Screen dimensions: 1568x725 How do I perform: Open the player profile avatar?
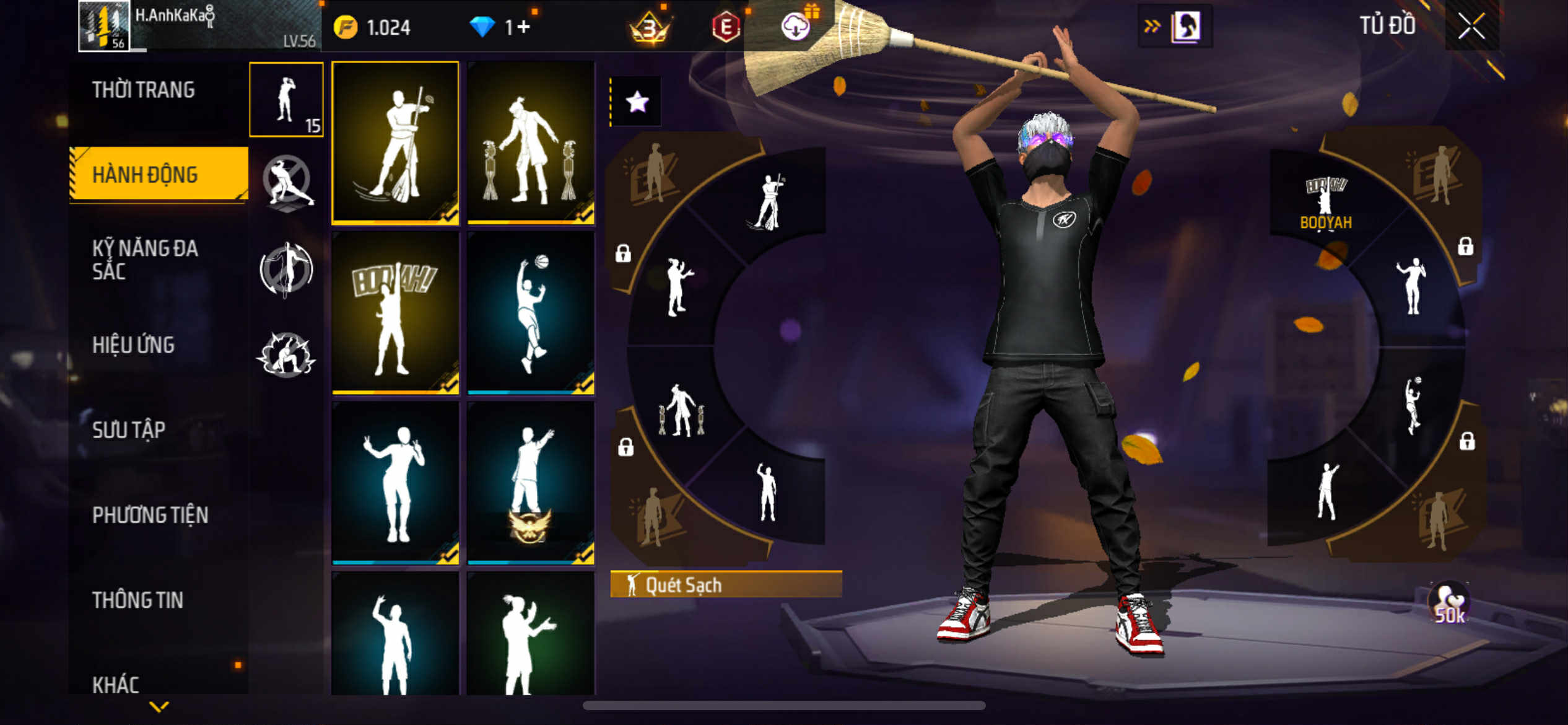coord(103,26)
